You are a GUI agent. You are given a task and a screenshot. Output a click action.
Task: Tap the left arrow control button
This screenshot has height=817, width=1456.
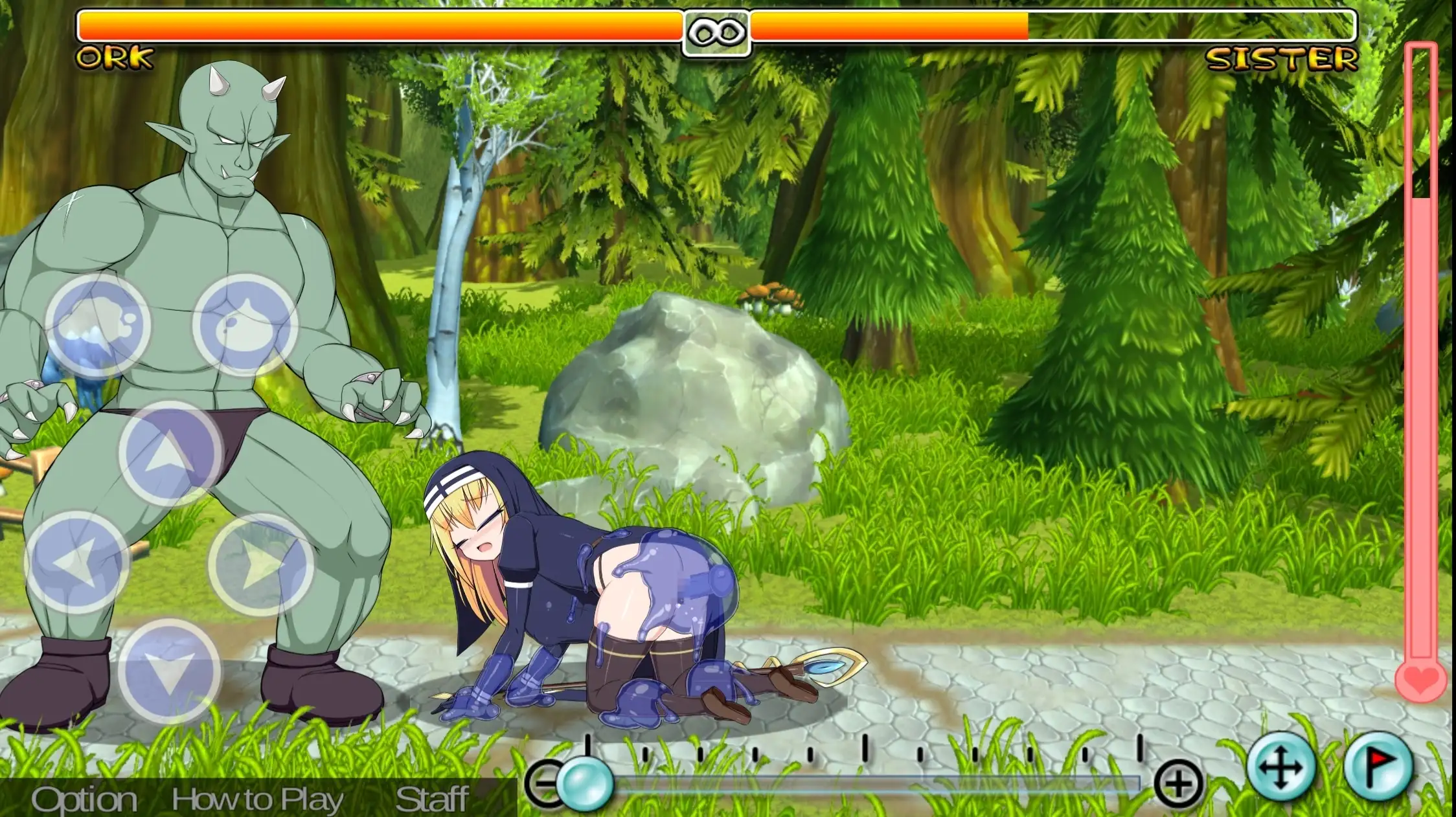click(76, 562)
